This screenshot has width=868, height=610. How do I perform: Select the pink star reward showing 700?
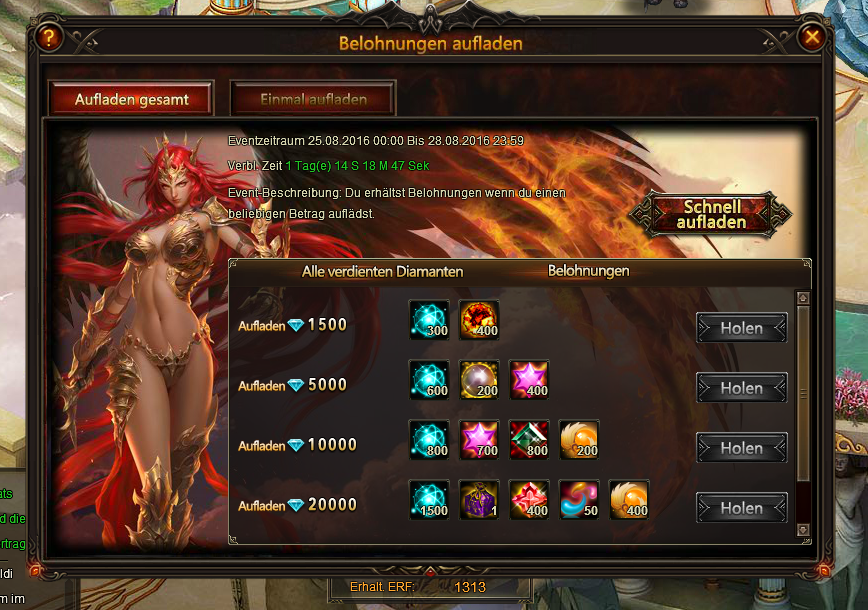pyautogui.click(x=479, y=440)
